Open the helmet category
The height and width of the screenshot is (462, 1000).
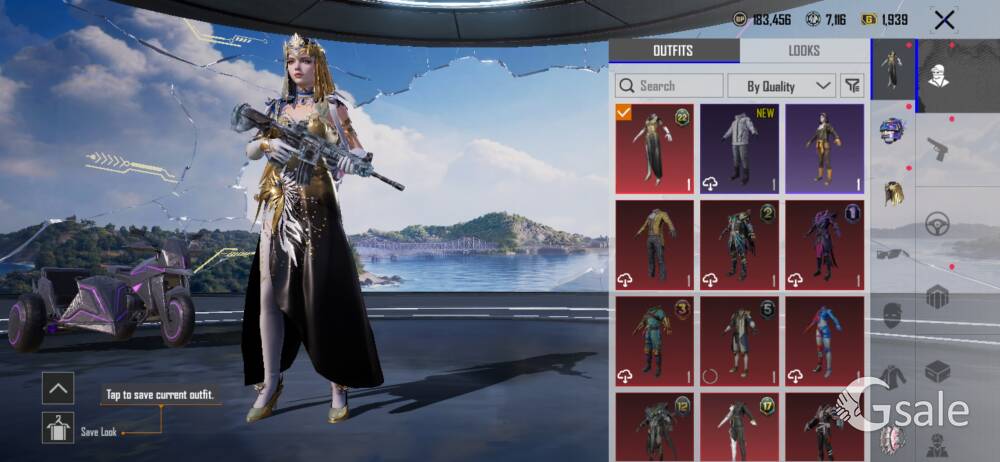[893, 130]
